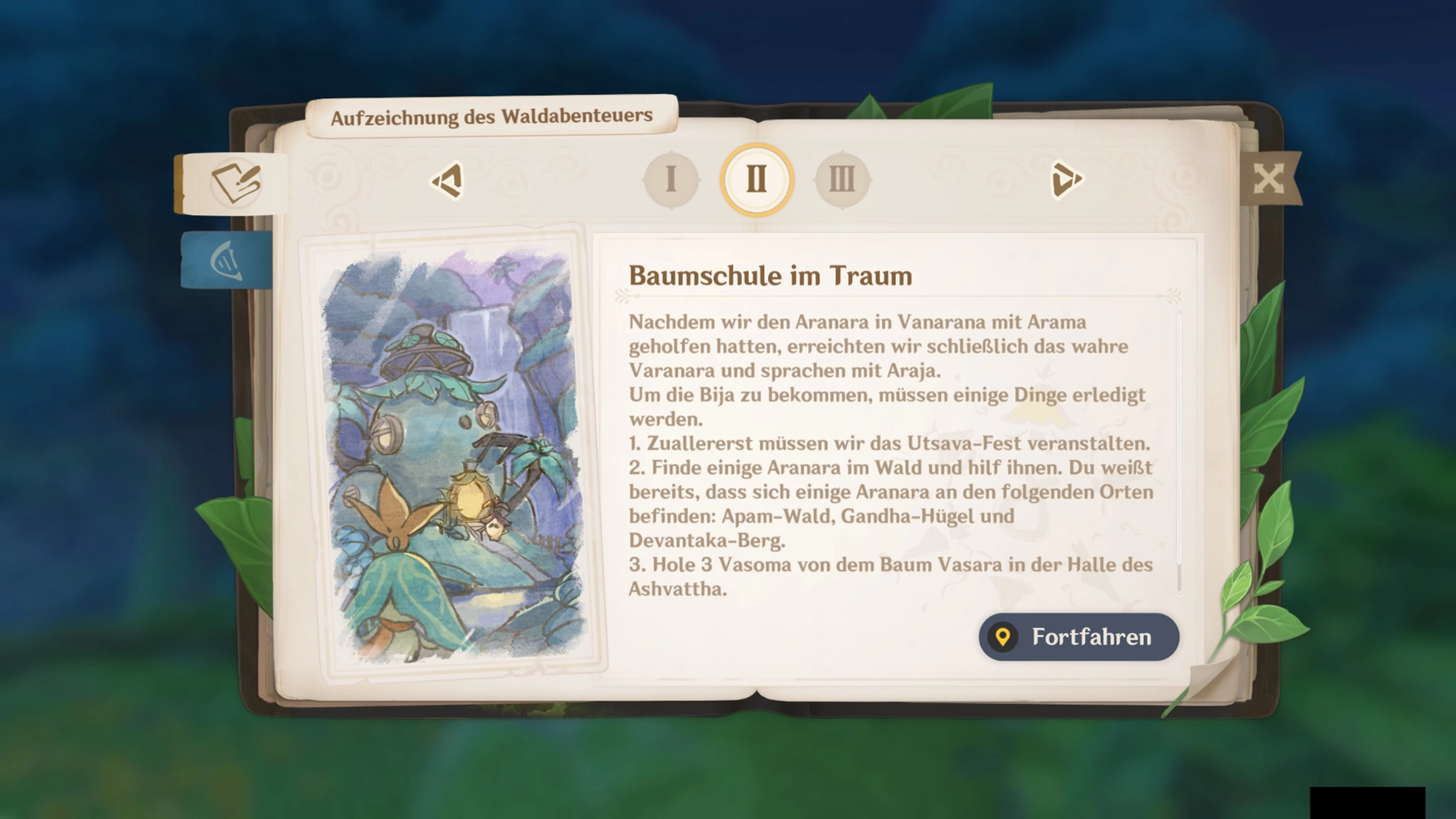Select the Roman numeral III page circle

tap(841, 179)
